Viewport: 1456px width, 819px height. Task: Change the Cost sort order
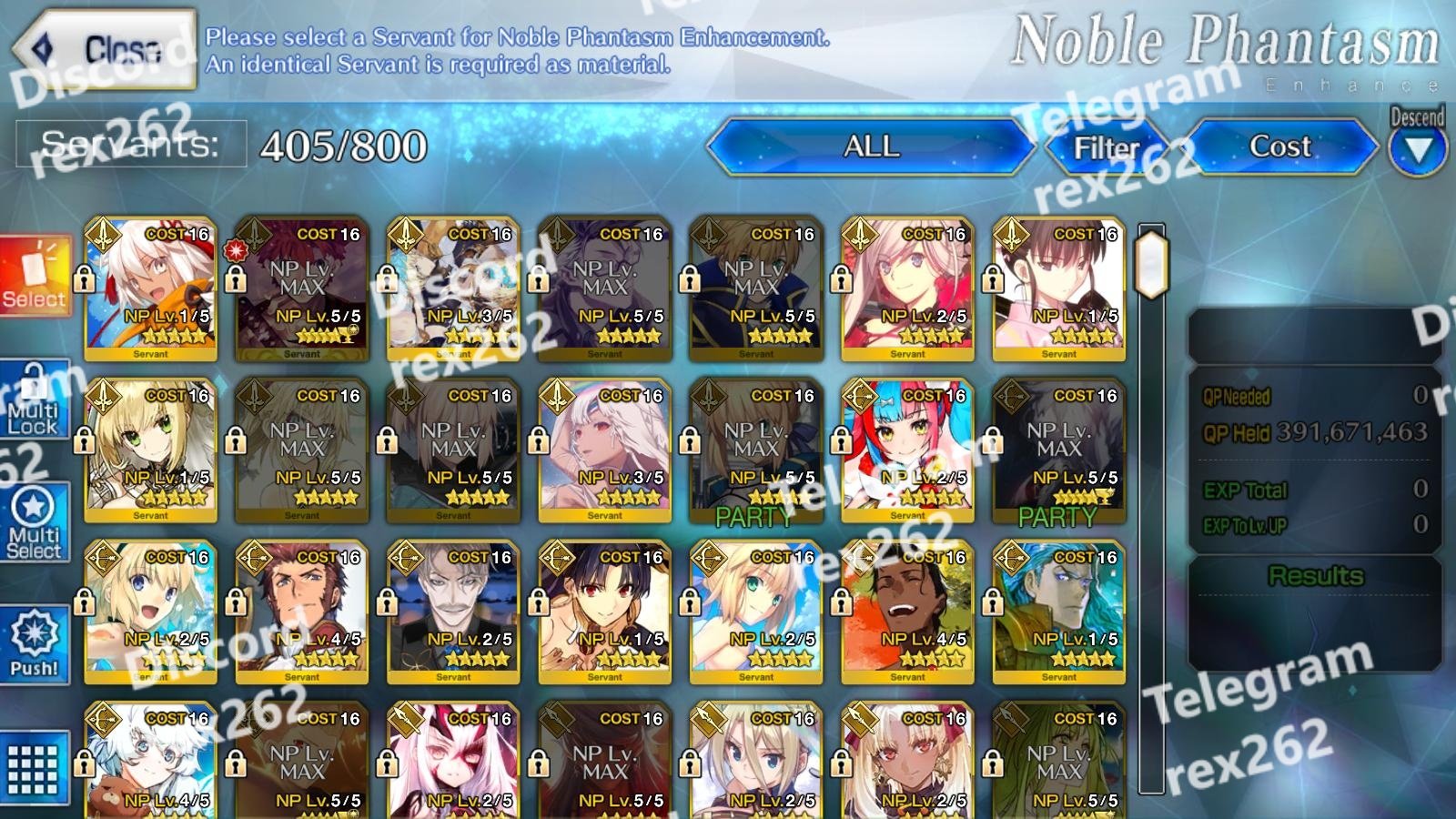(x=1280, y=147)
